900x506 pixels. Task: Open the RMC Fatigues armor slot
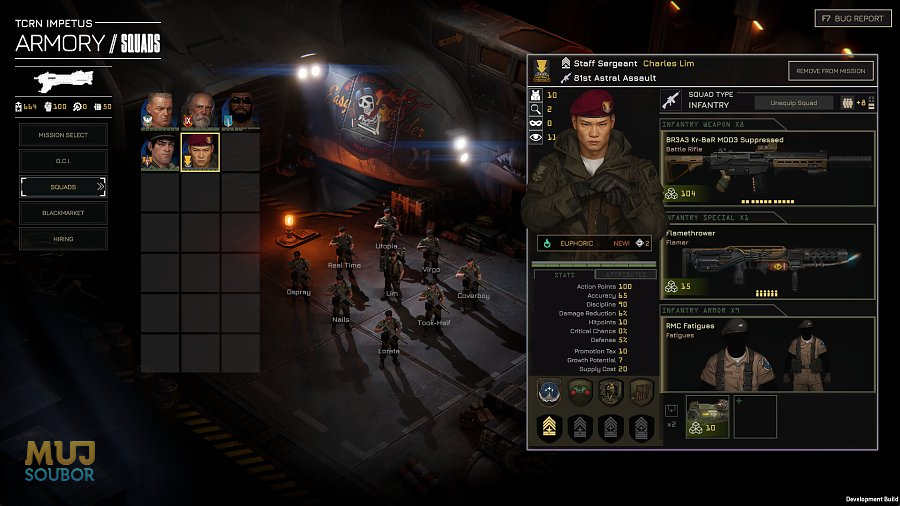767,357
